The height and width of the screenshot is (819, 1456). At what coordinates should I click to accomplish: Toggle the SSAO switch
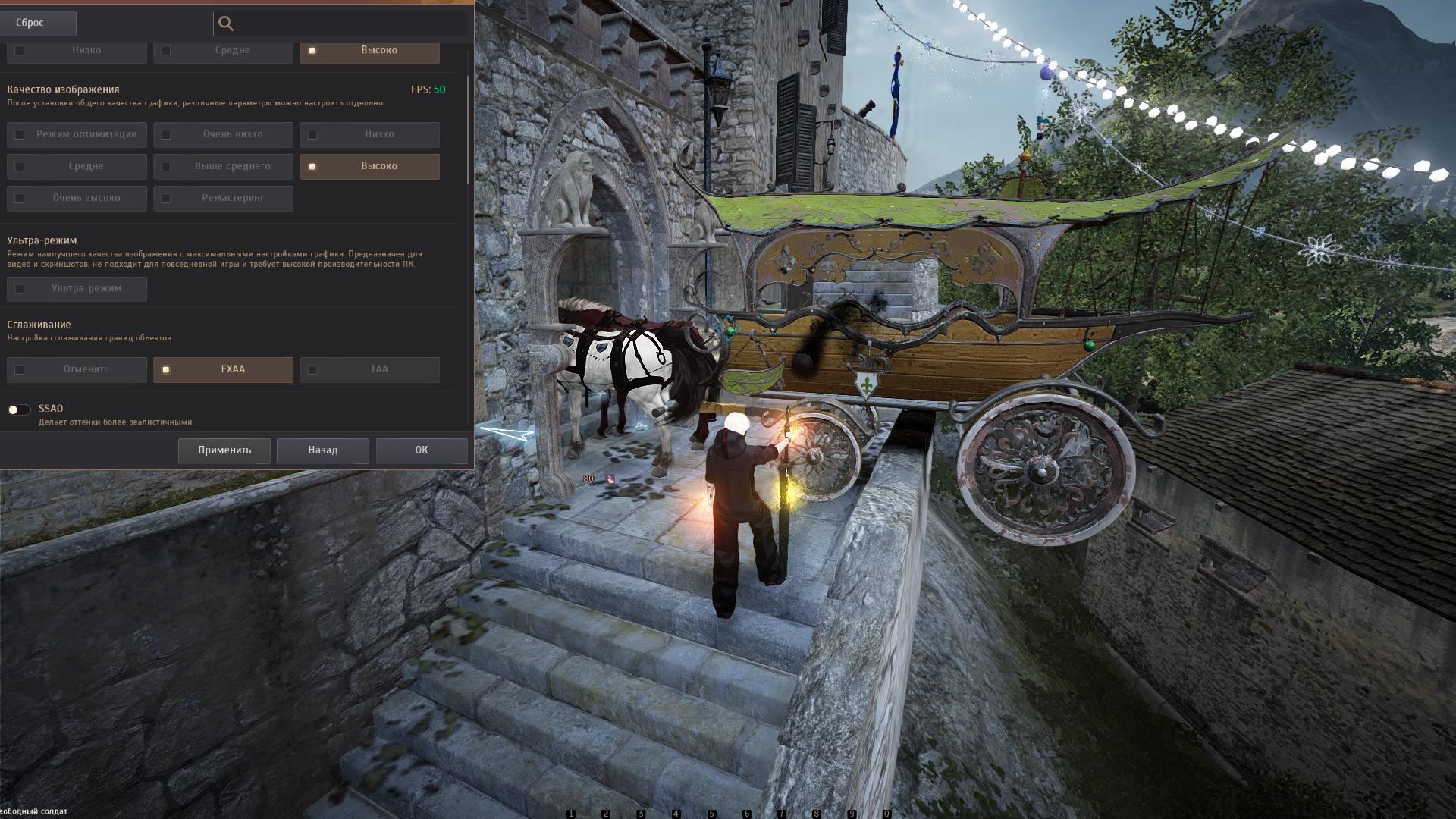(x=19, y=409)
